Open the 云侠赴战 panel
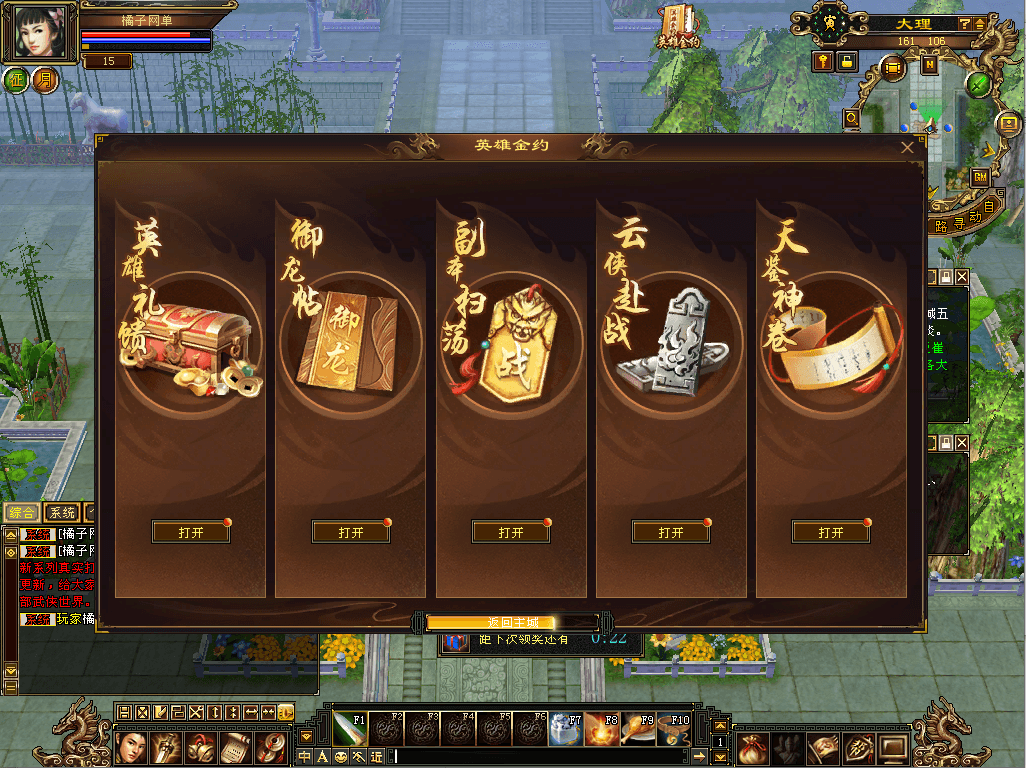This screenshot has width=1026, height=768. tap(671, 532)
